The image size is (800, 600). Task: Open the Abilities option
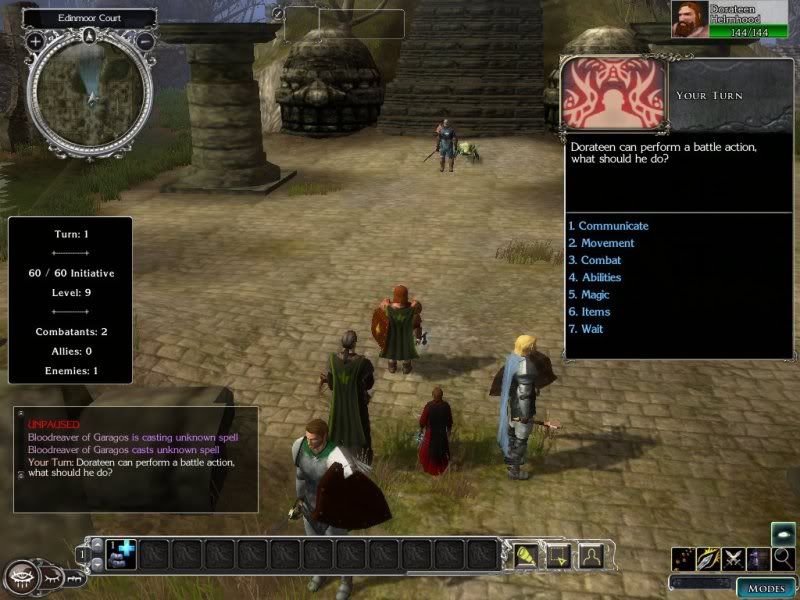pos(596,277)
